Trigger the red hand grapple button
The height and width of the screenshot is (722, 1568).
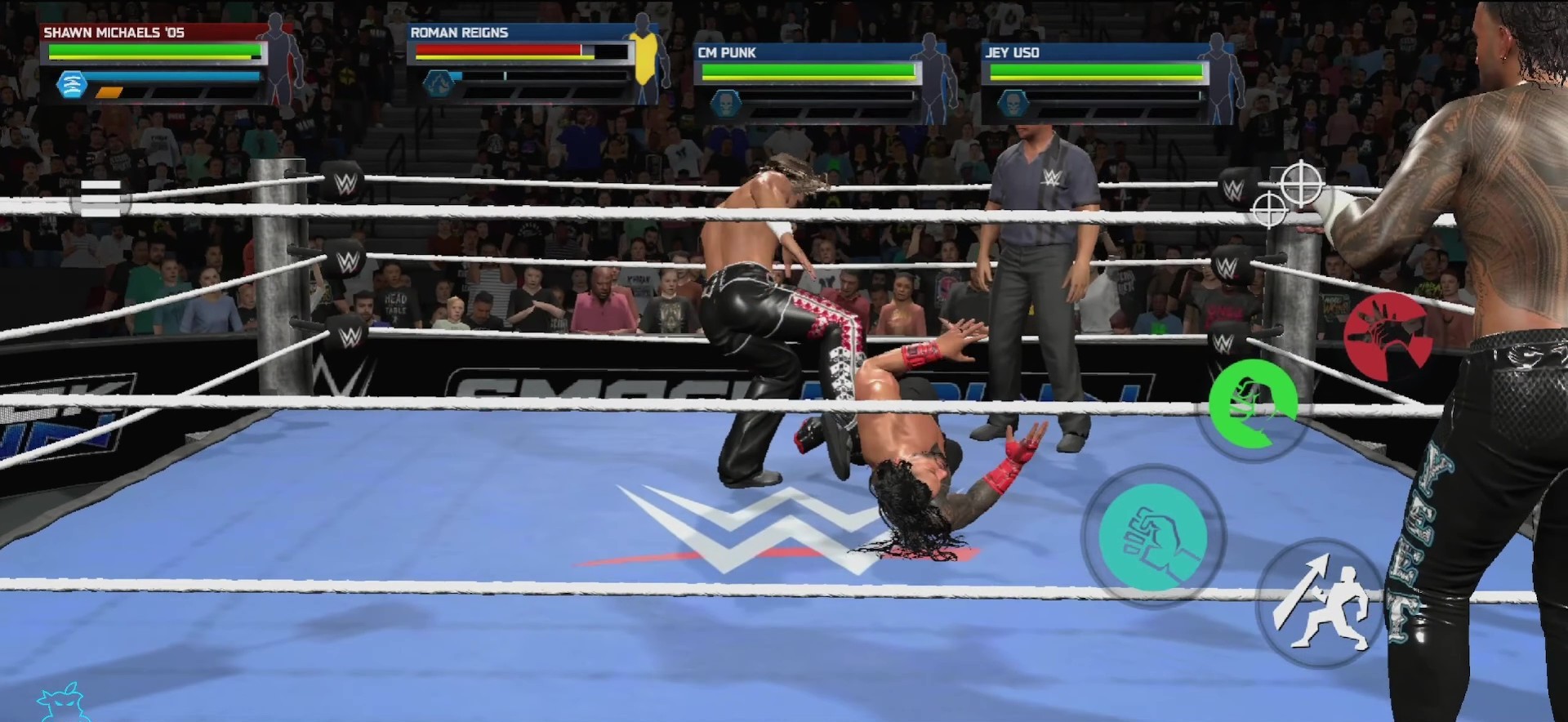1388,336
